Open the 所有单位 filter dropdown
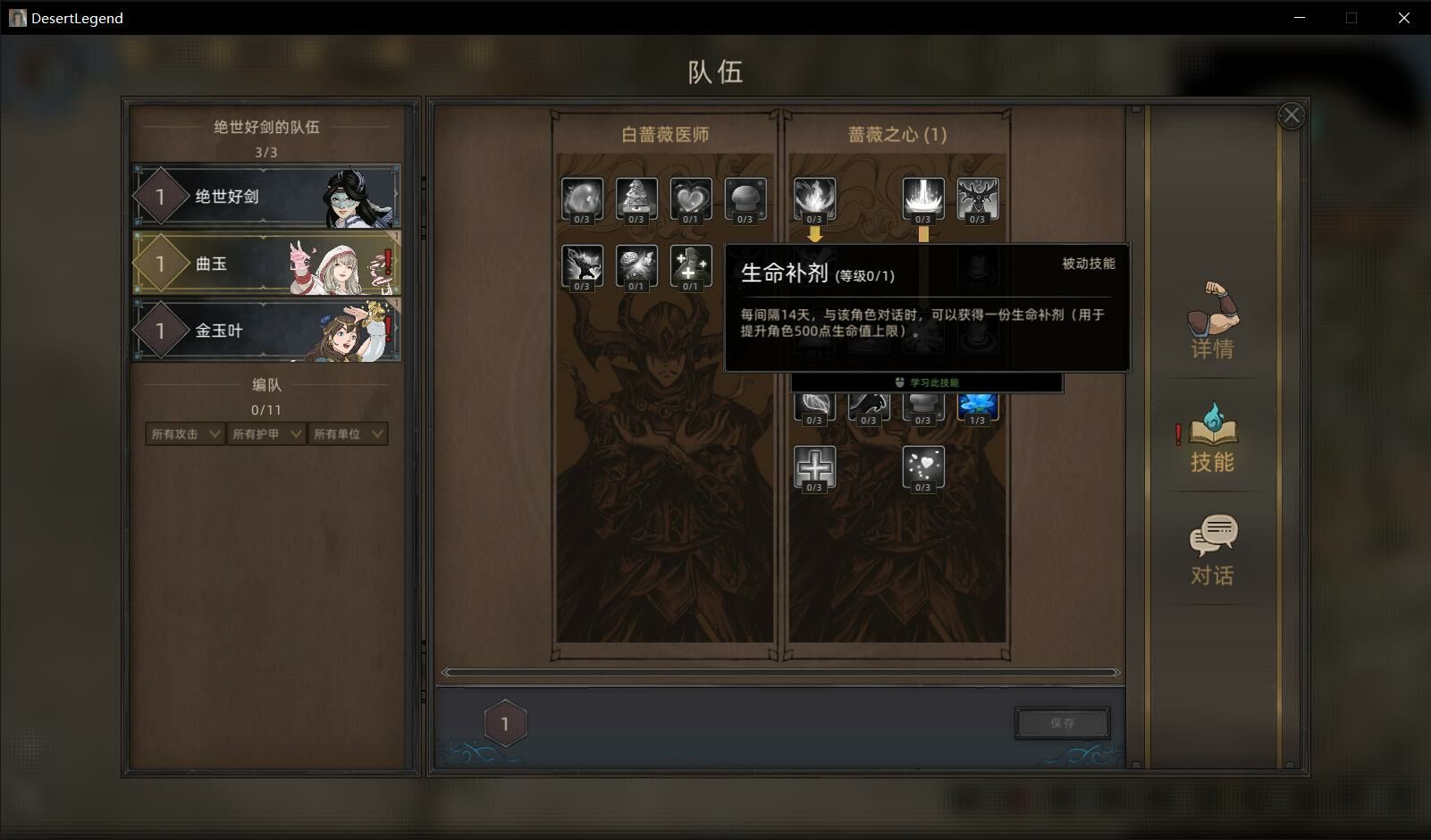The height and width of the screenshot is (840, 1431). click(x=347, y=434)
